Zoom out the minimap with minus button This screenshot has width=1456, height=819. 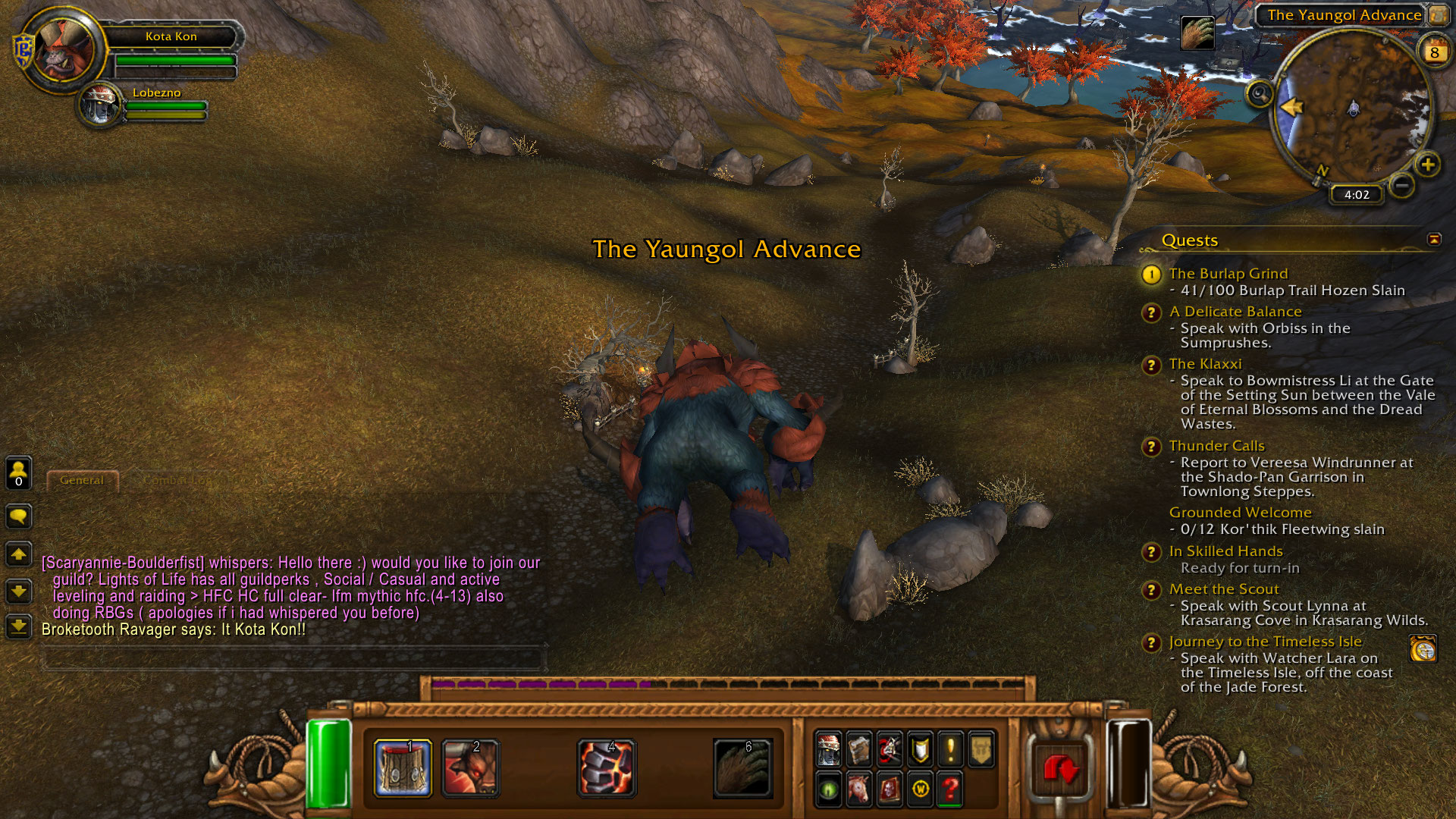pyautogui.click(x=1402, y=184)
